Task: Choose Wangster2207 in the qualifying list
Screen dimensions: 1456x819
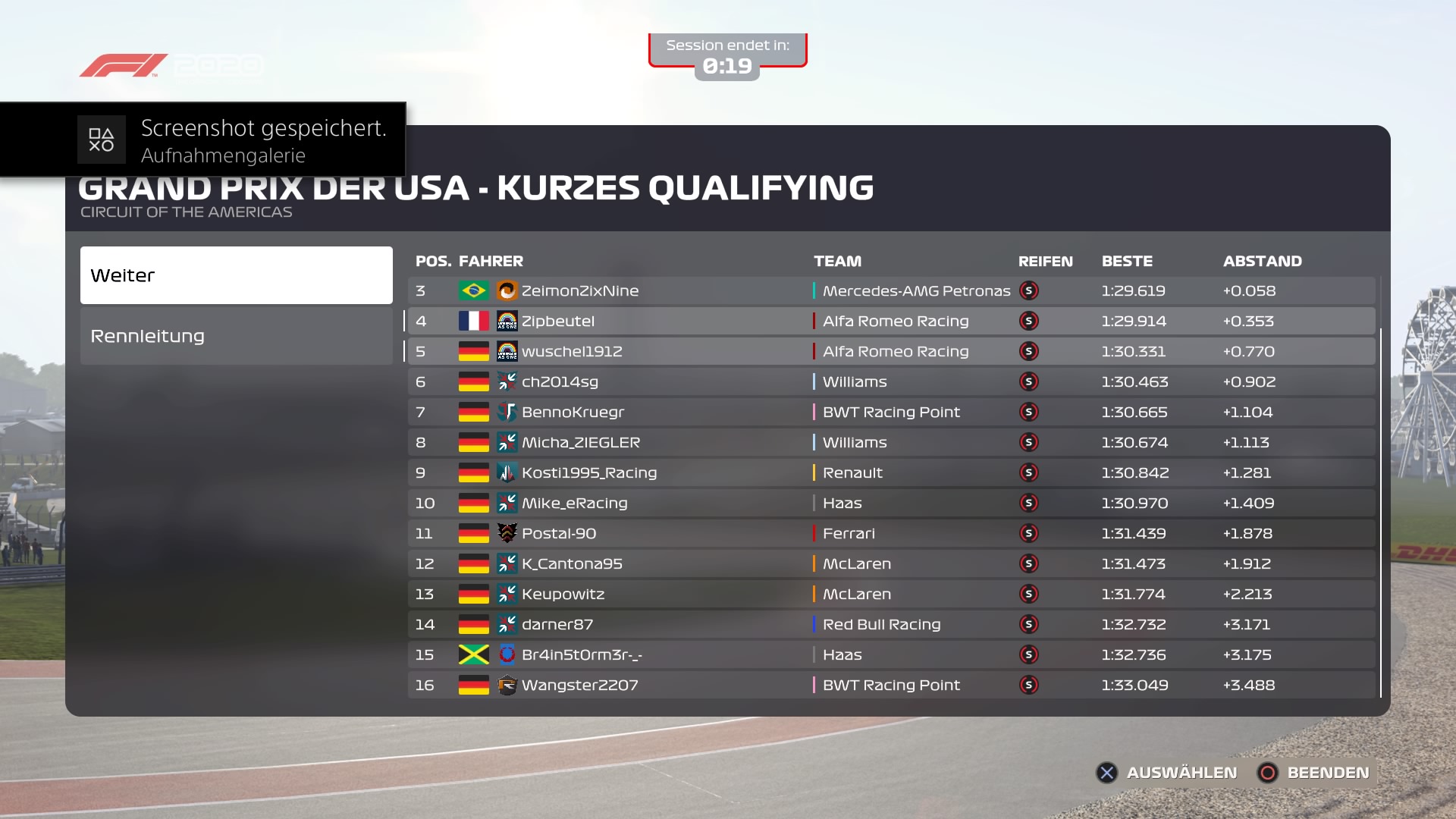Action: (891, 686)
